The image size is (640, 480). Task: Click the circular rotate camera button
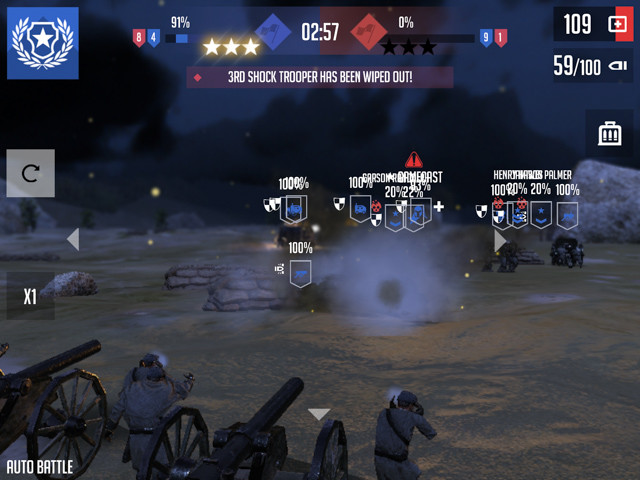[31, 174]
